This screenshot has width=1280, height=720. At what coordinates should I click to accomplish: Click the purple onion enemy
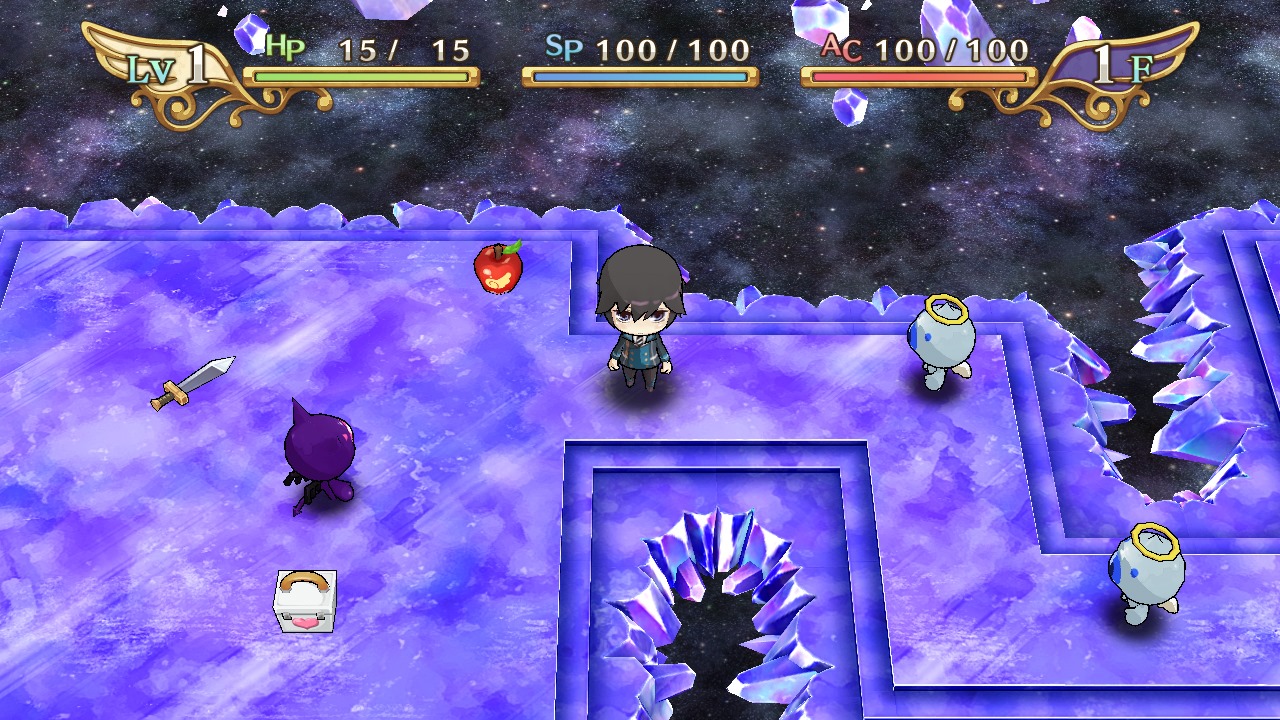coord(322,450)
